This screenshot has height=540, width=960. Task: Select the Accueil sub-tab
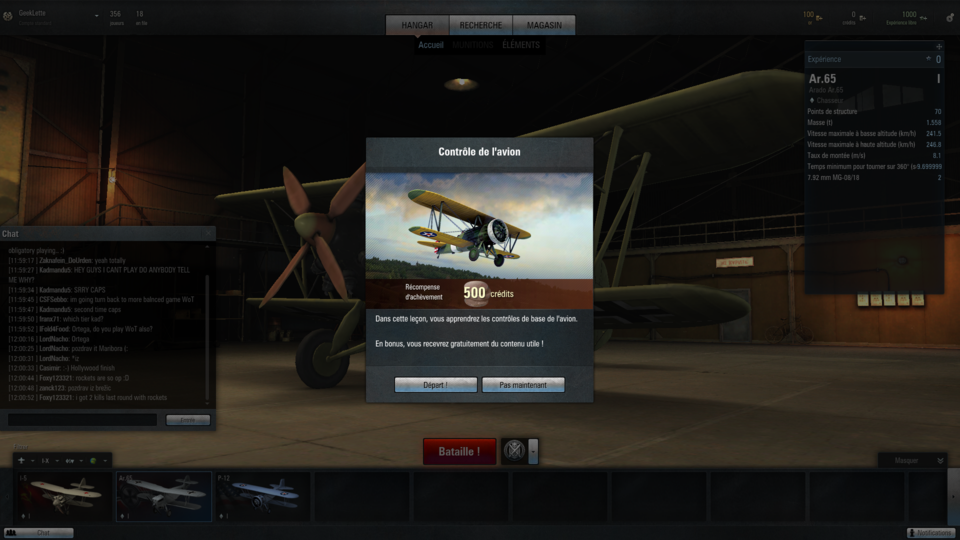point(431,45)
